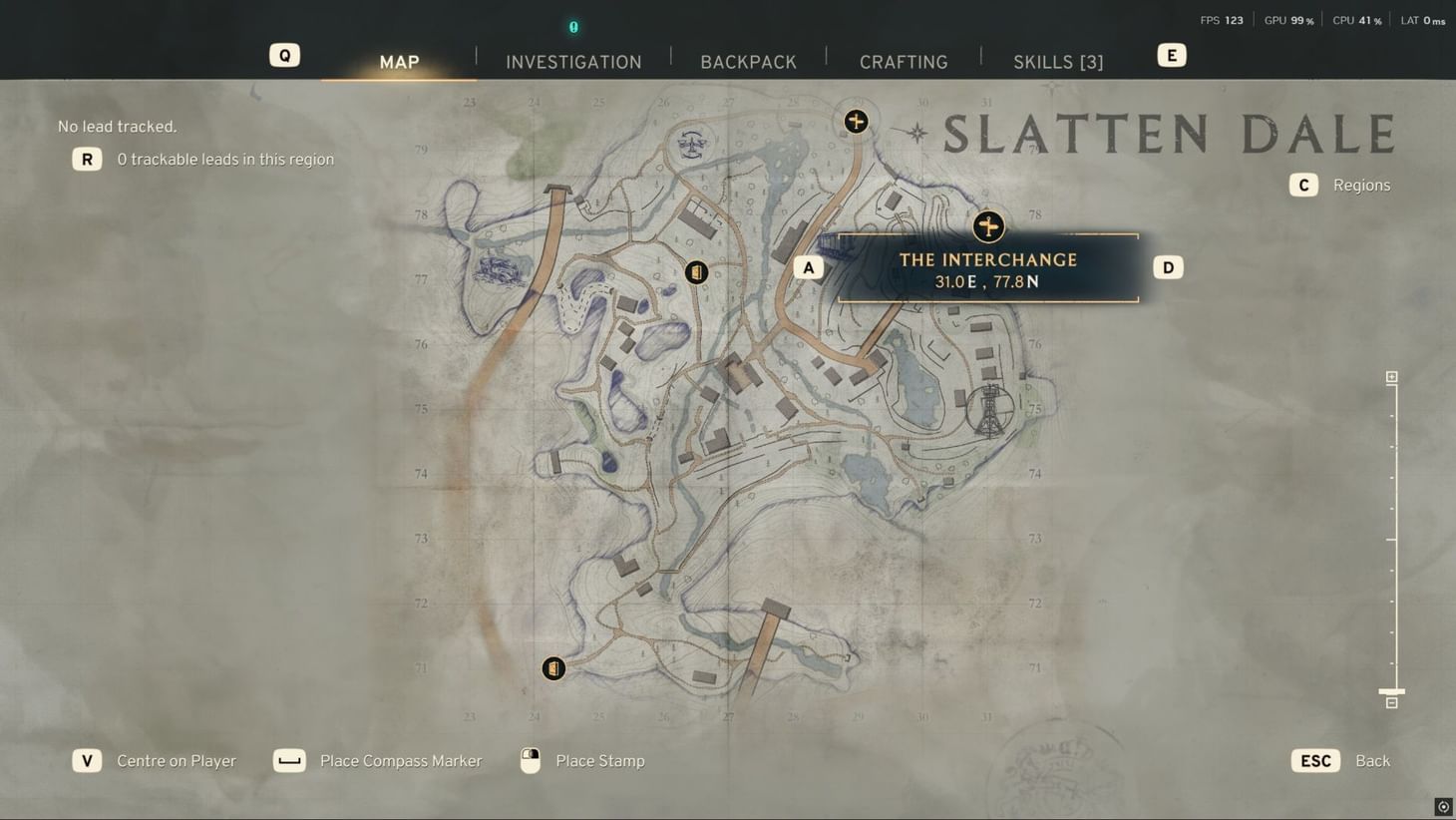Click the zoom-out box below the map scale
1456x820 pixels.
1391,703
